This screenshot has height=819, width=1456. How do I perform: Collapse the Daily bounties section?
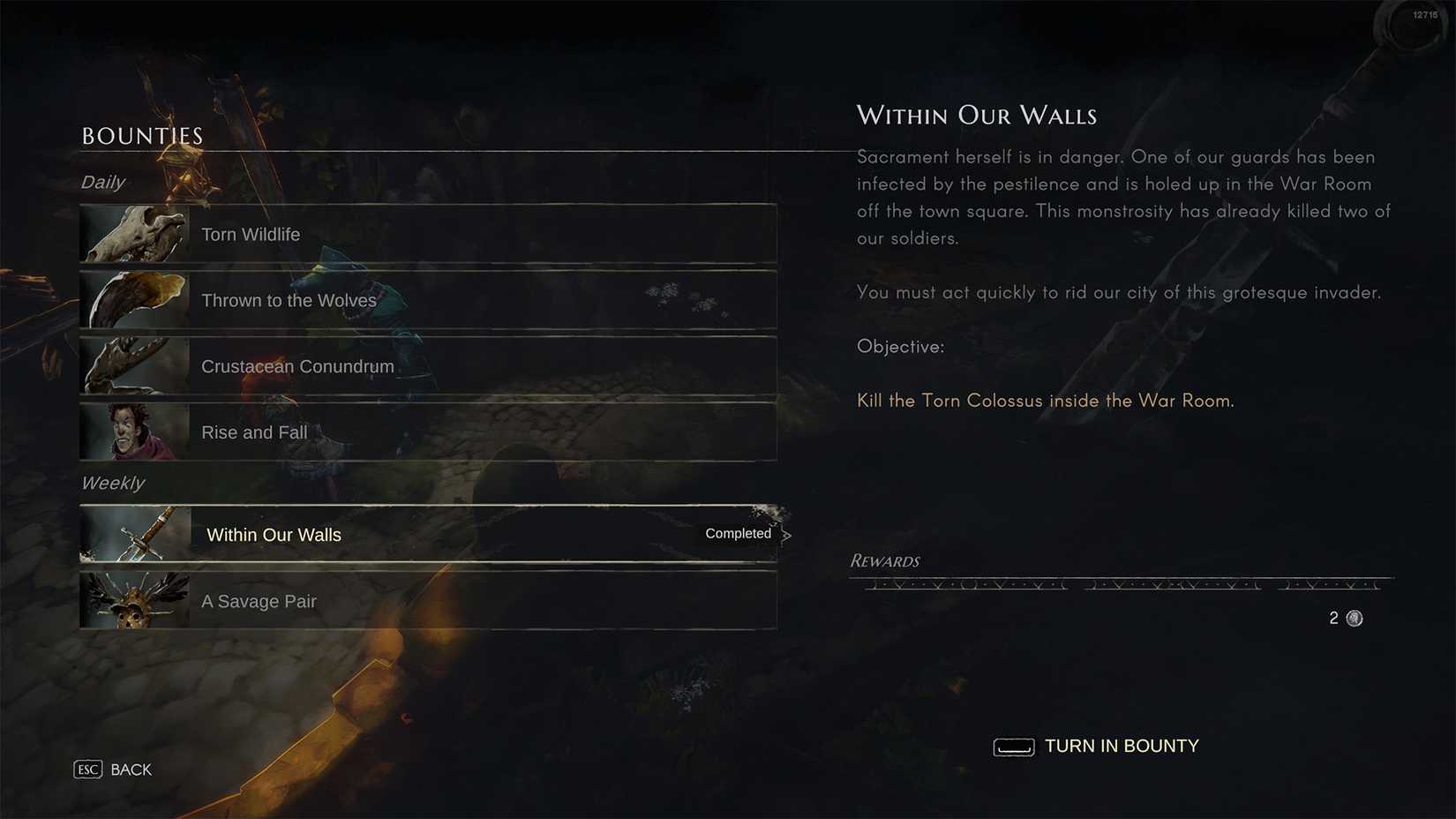coord(102,182)
